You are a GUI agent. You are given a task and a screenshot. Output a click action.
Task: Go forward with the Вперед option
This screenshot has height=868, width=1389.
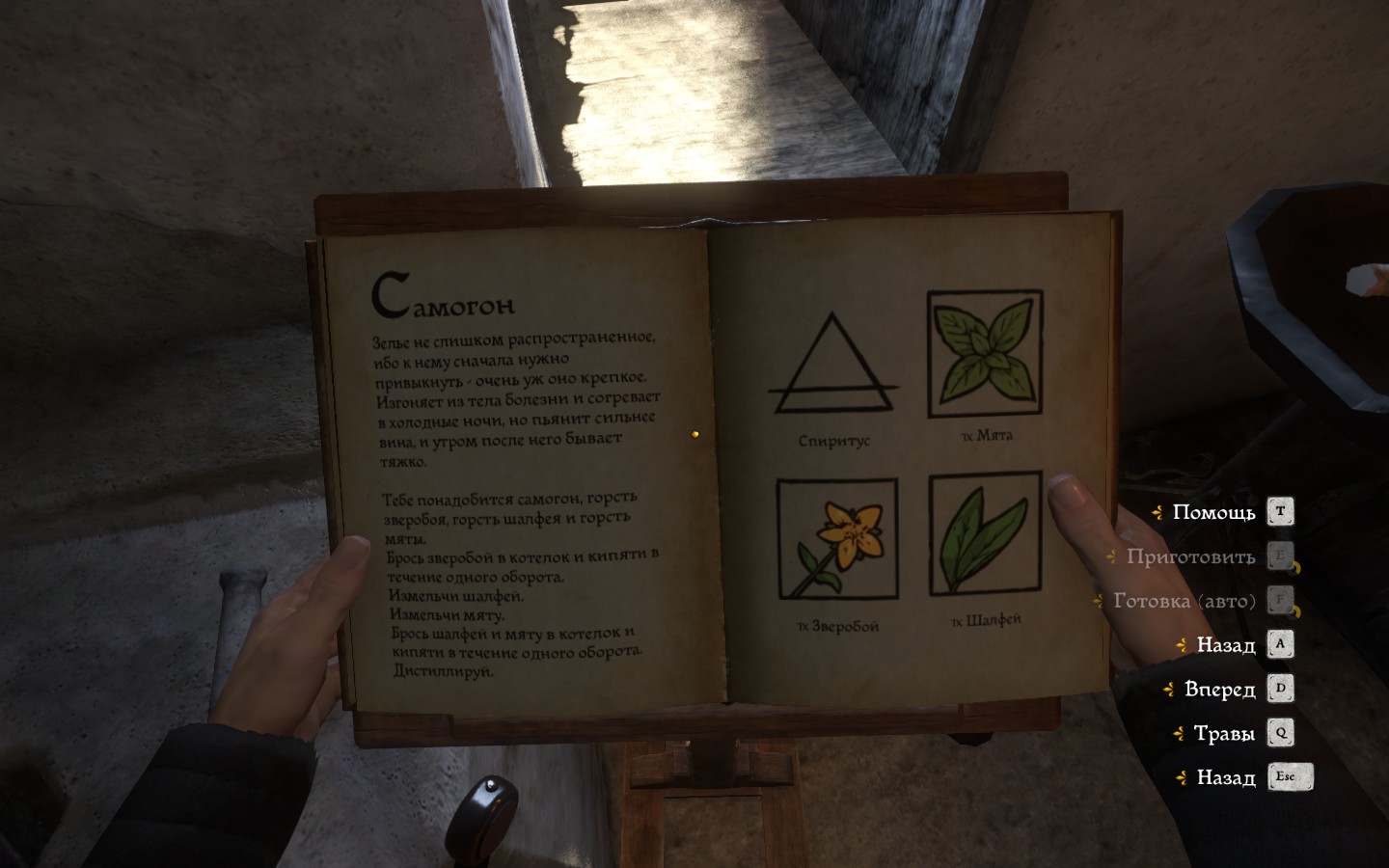point(1220,690)
